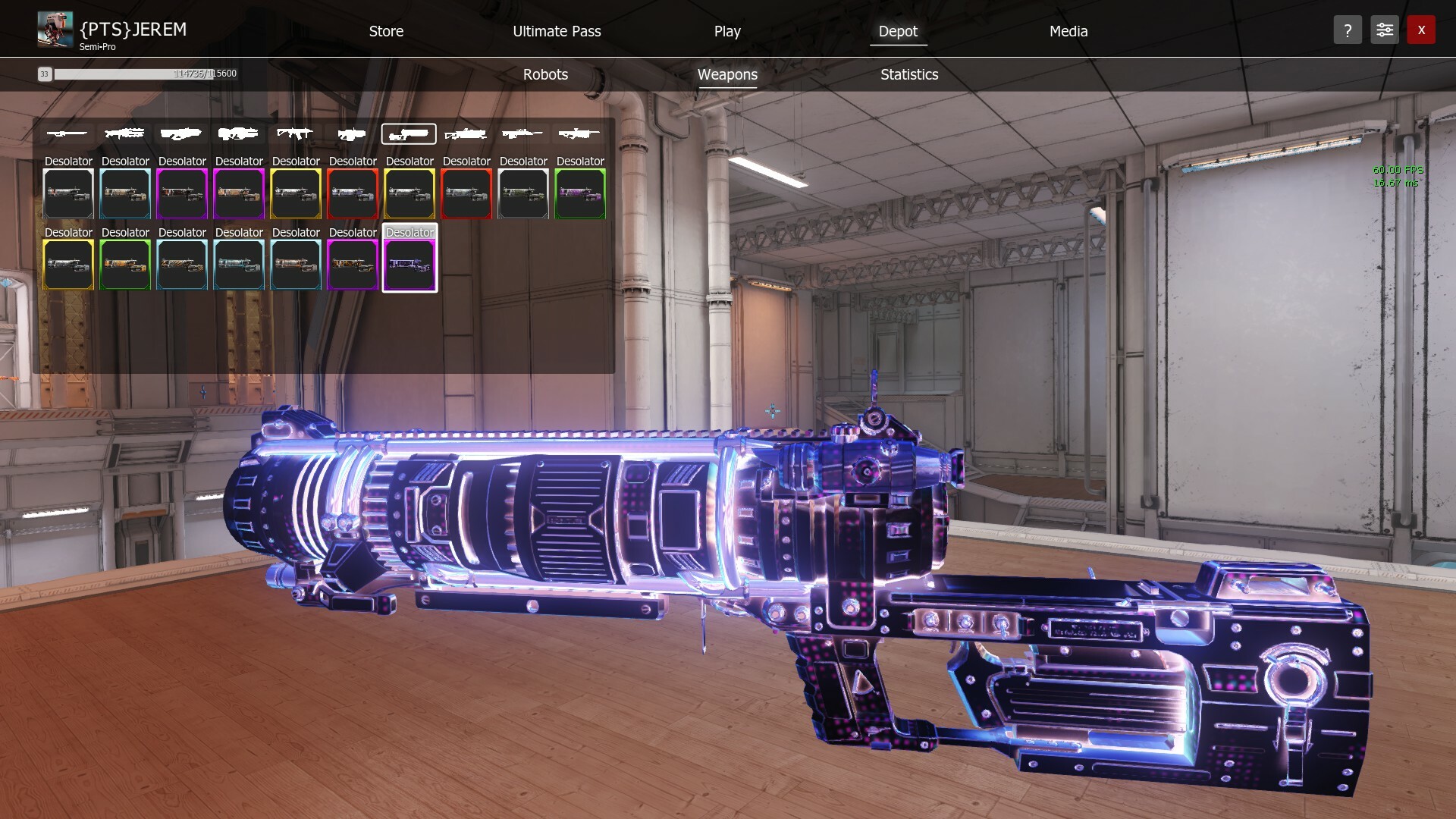
Task: Select the last weapon silhouette in the category row
Action: point(579,133)
